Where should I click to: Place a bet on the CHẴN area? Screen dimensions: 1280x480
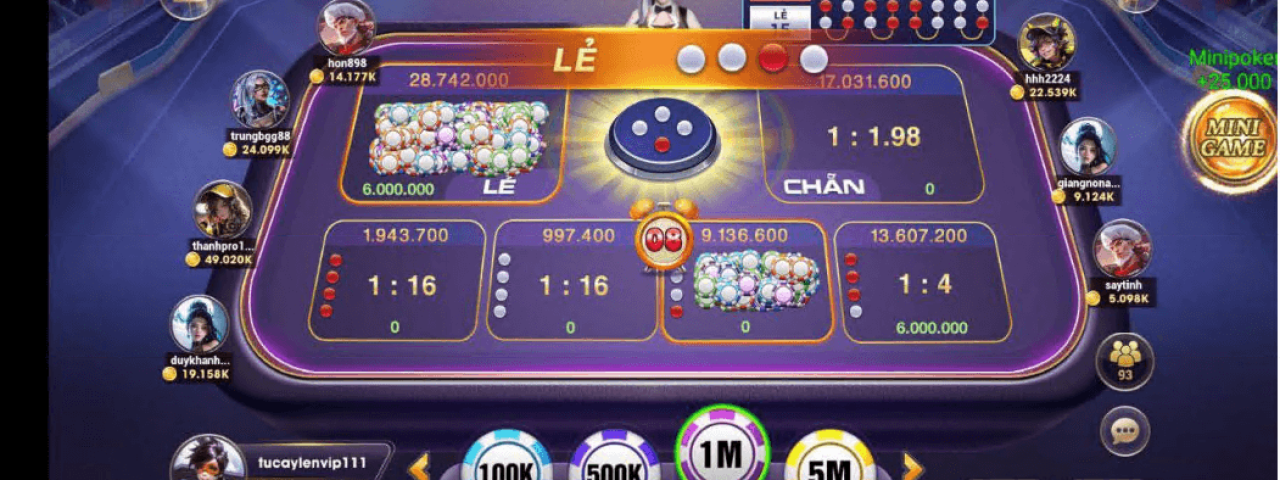pos(870,135)
